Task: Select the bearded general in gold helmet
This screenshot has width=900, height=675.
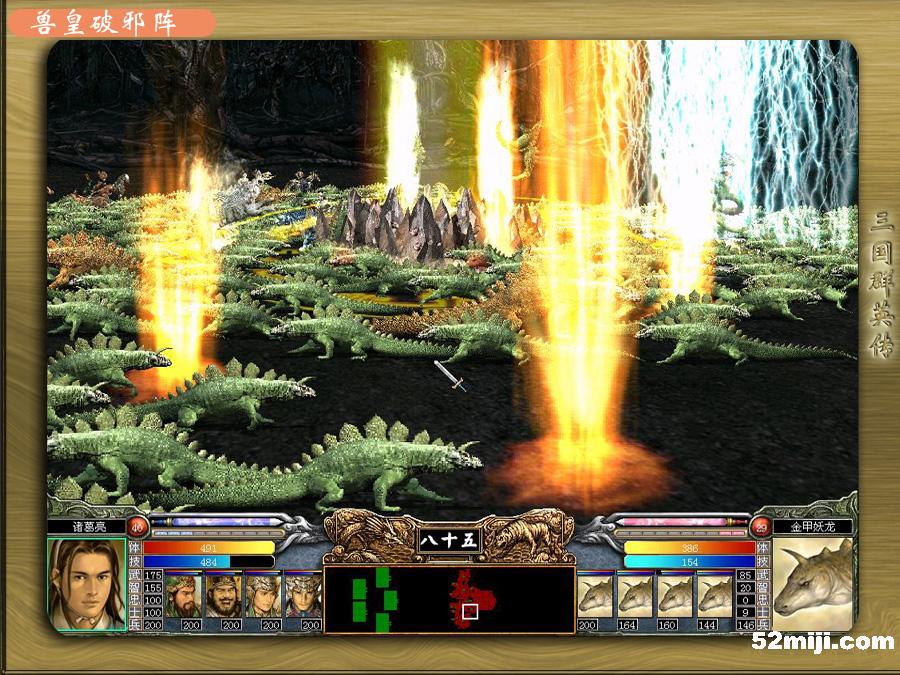Action: coord(224,596)
